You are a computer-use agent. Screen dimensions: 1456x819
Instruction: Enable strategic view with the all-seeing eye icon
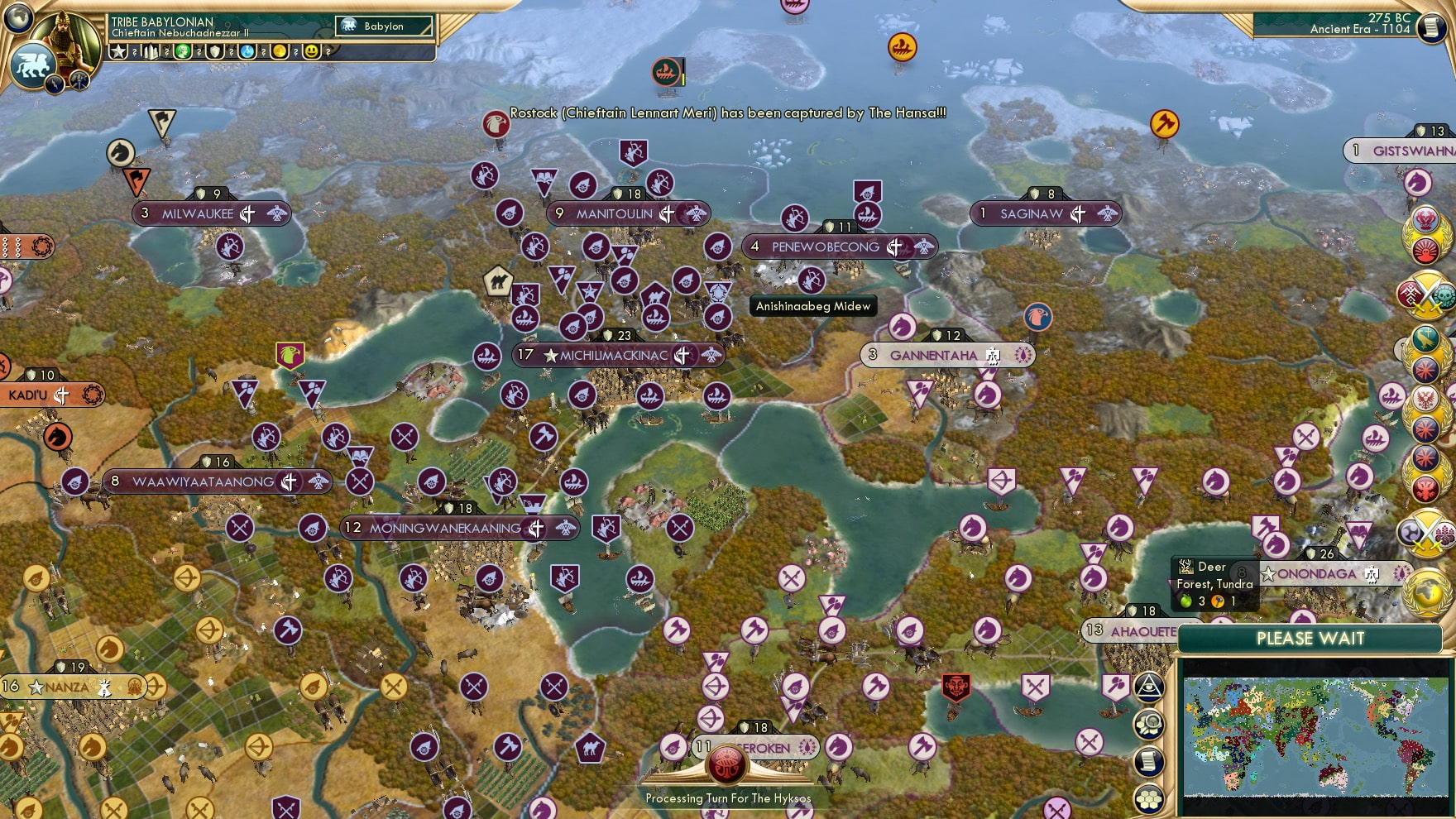(x=1150, y=686)
